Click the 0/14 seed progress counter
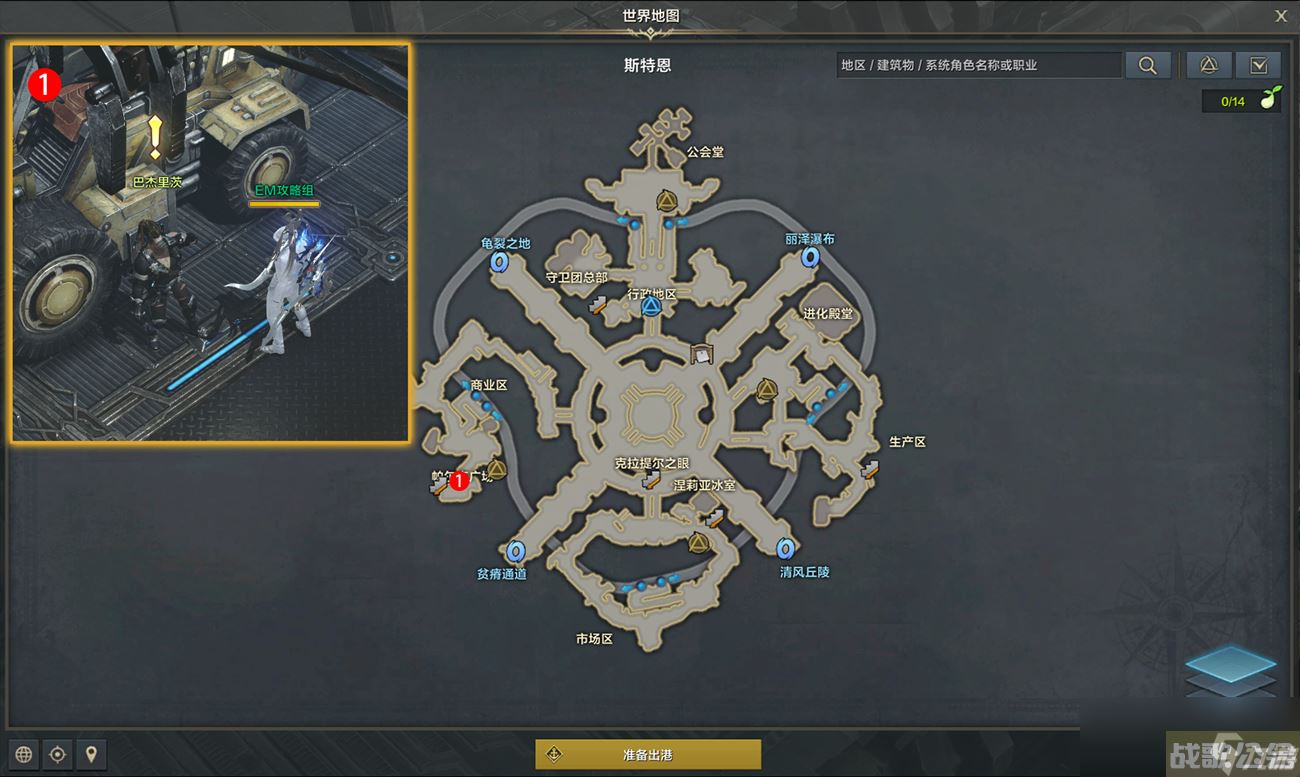The image size is (1300, 777). pyautogui.click(x=1234, y=100)
